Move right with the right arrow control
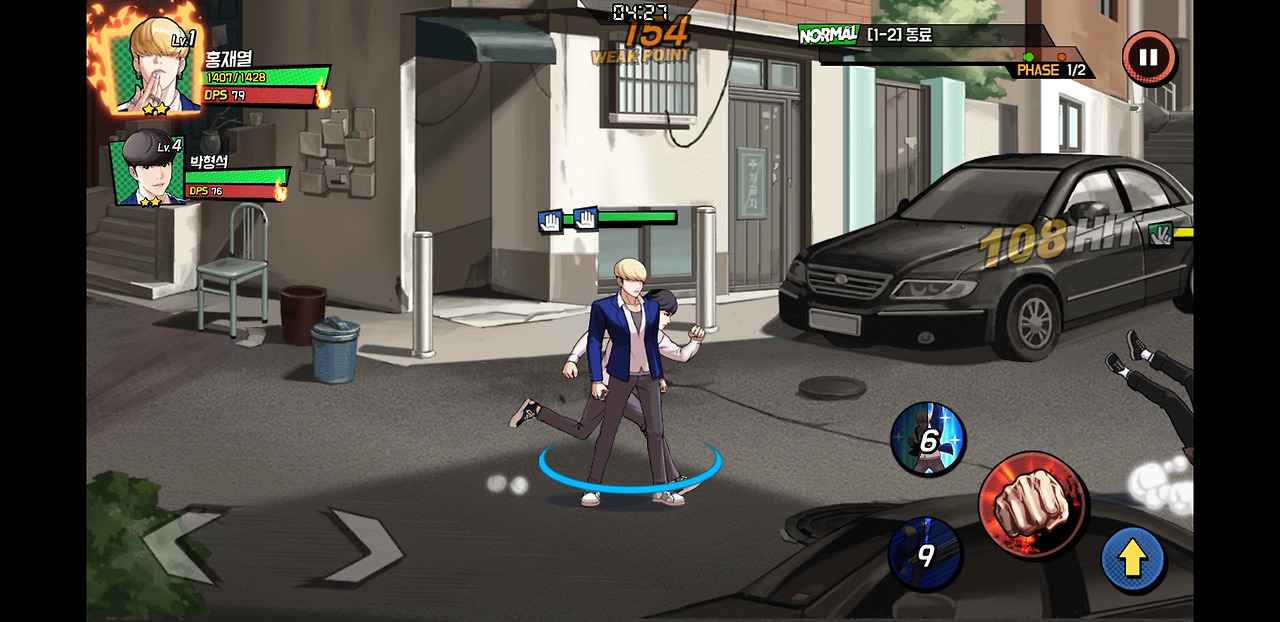Viewport: 1280px width, 622px height. tap(364, 545)
